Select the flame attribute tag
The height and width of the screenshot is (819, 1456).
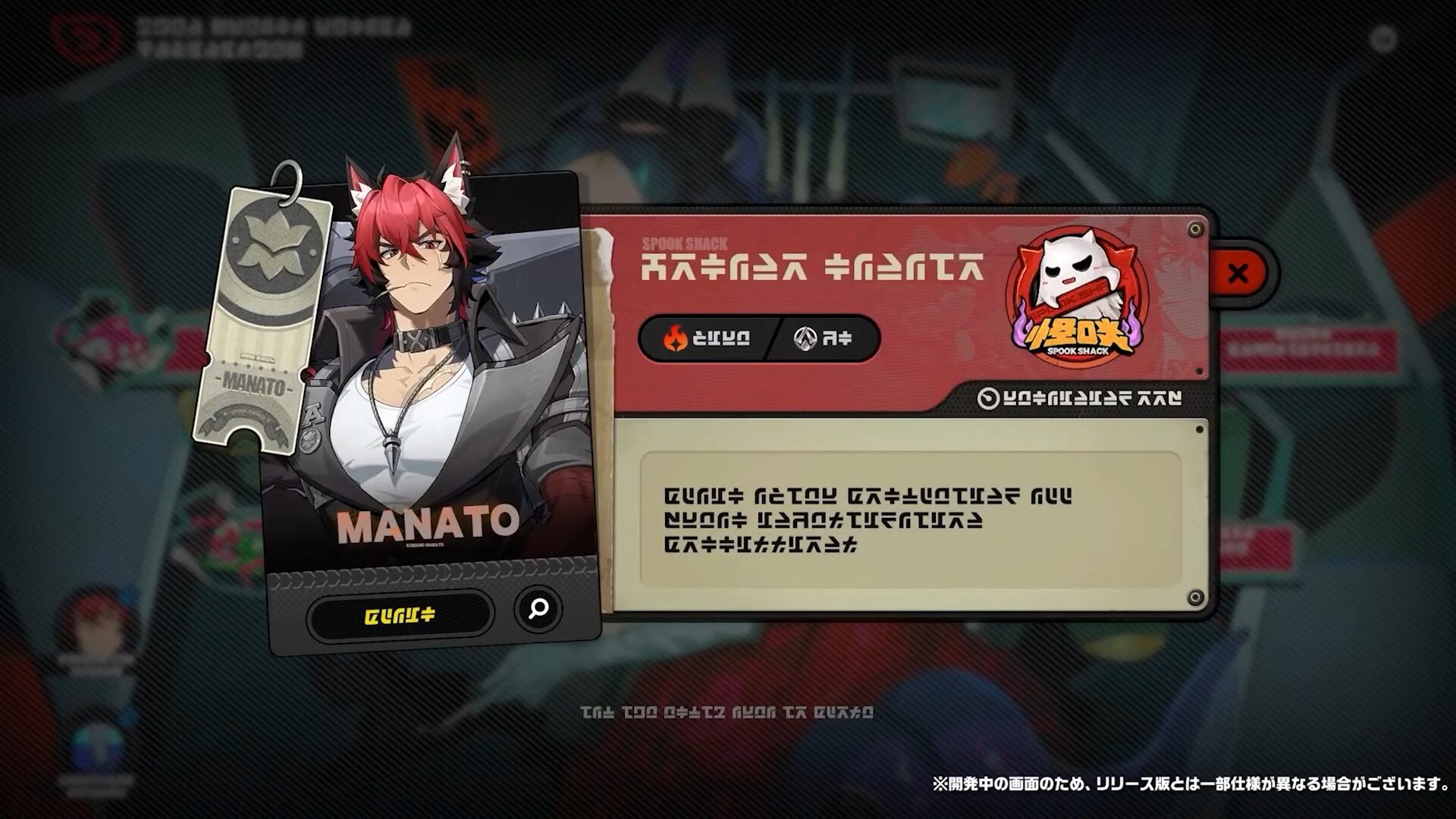pos(707,338)
